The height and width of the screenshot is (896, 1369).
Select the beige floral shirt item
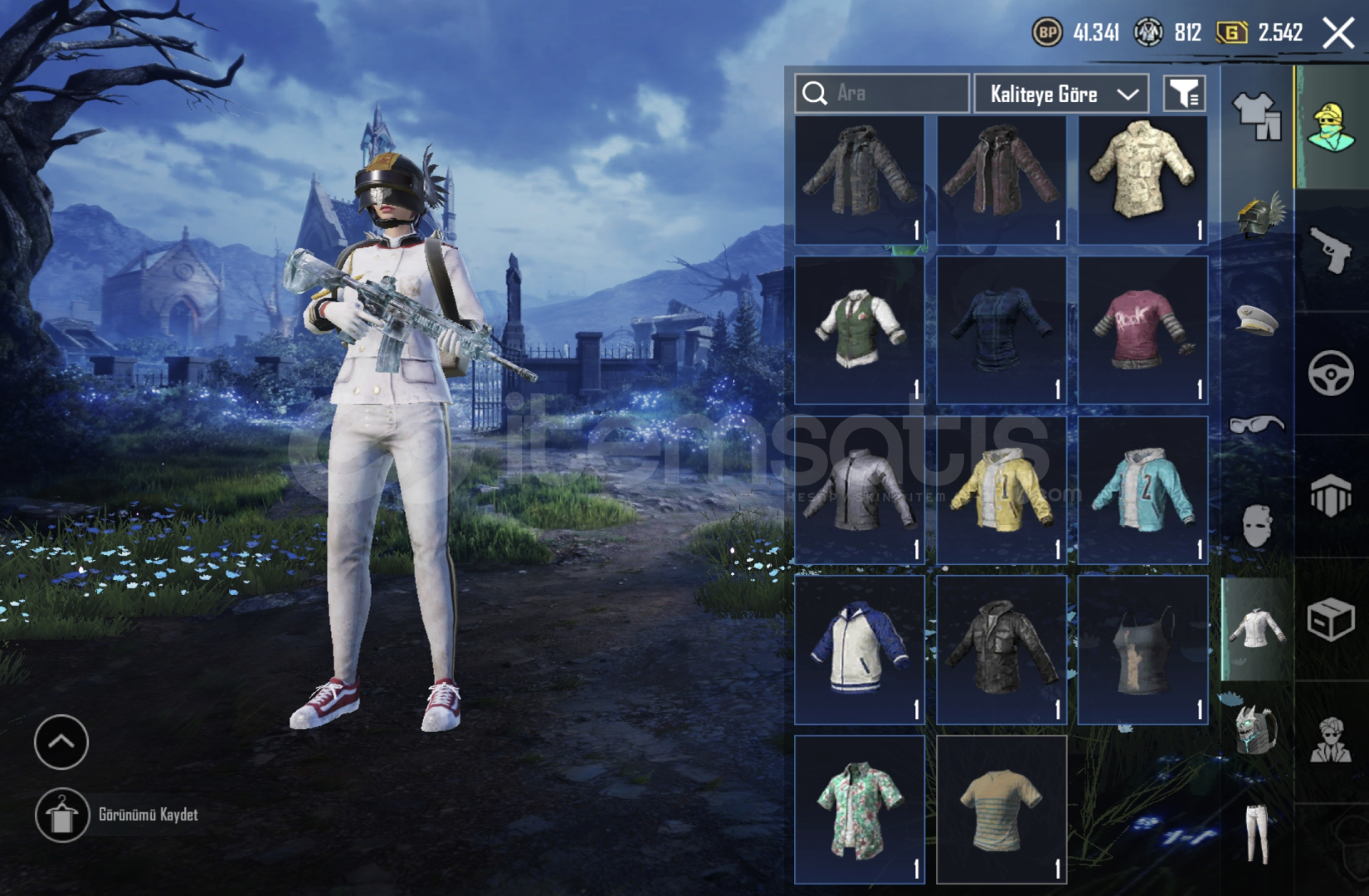[x=1142, y=179]
